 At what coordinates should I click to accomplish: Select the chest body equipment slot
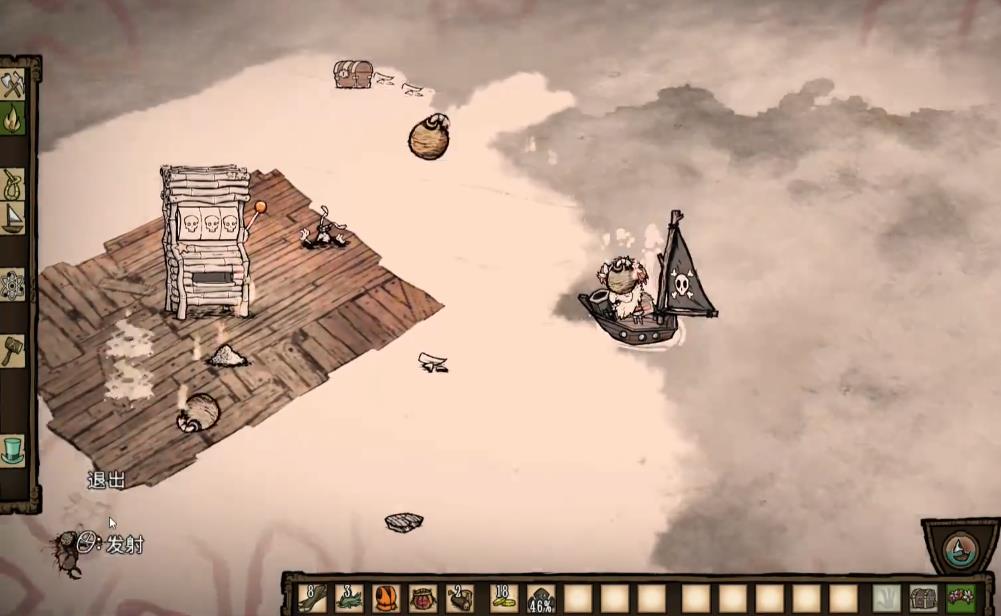click(923, 598)
